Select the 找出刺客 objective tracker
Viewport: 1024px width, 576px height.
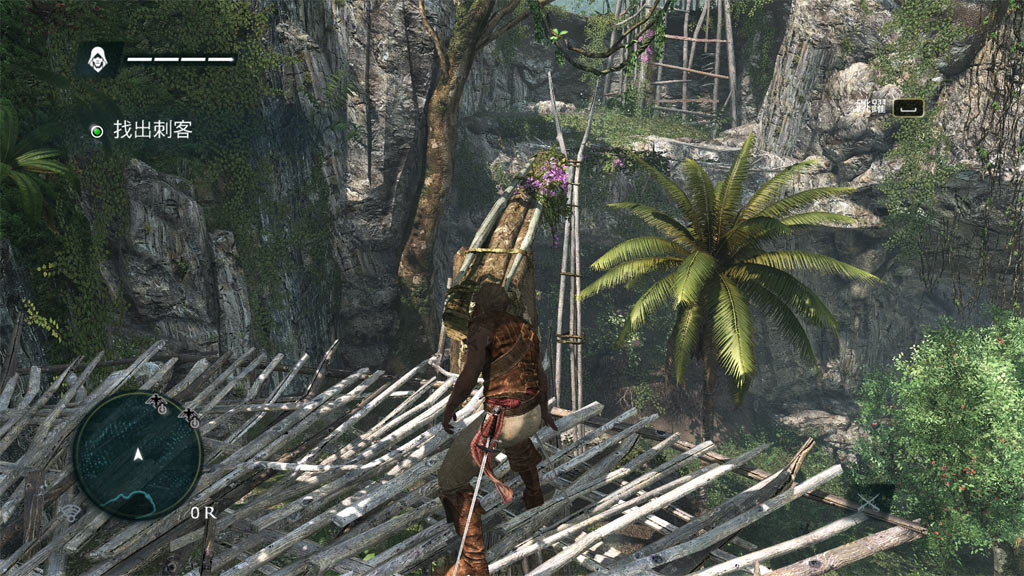(x=141, y=130)
